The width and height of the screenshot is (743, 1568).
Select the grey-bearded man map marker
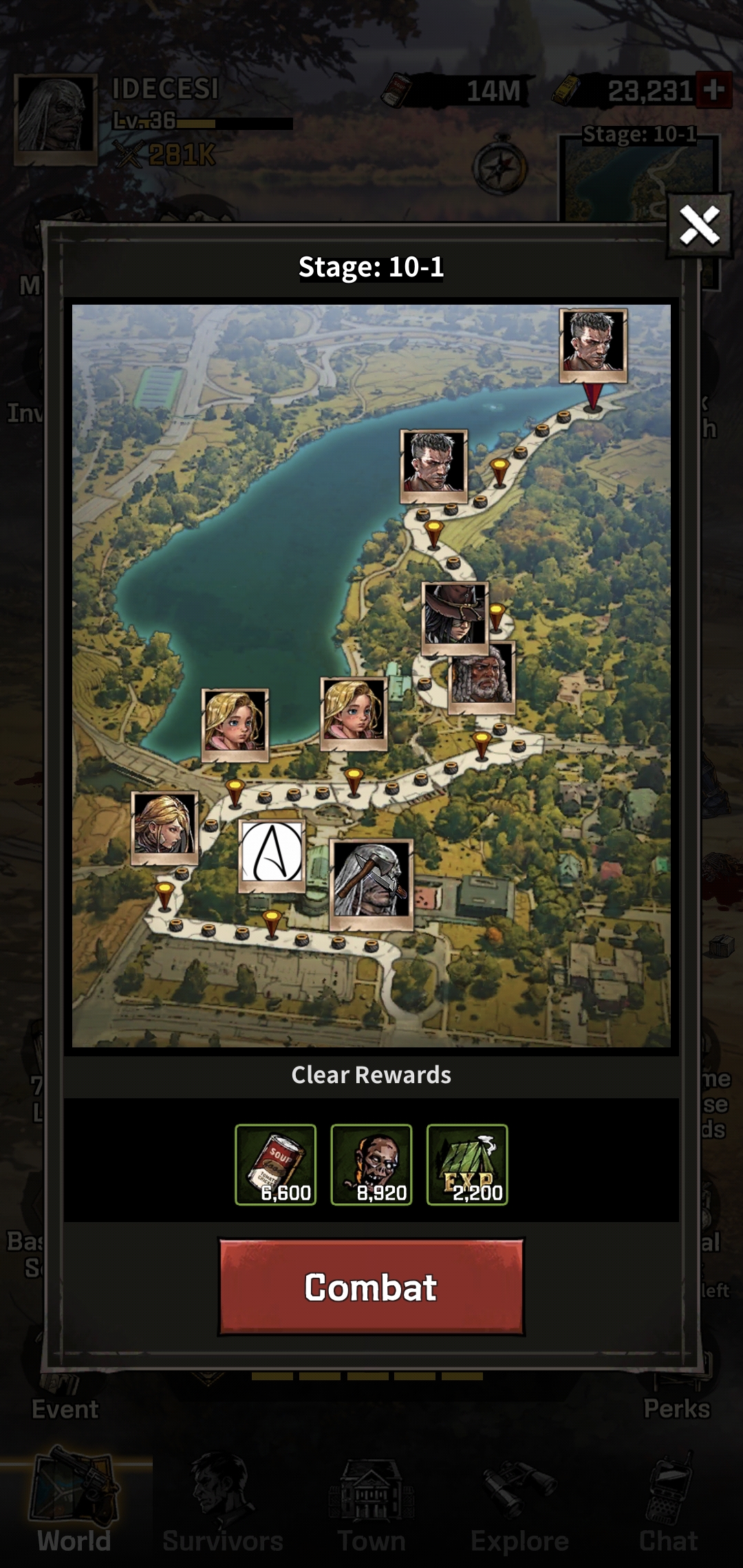point(482,677)
